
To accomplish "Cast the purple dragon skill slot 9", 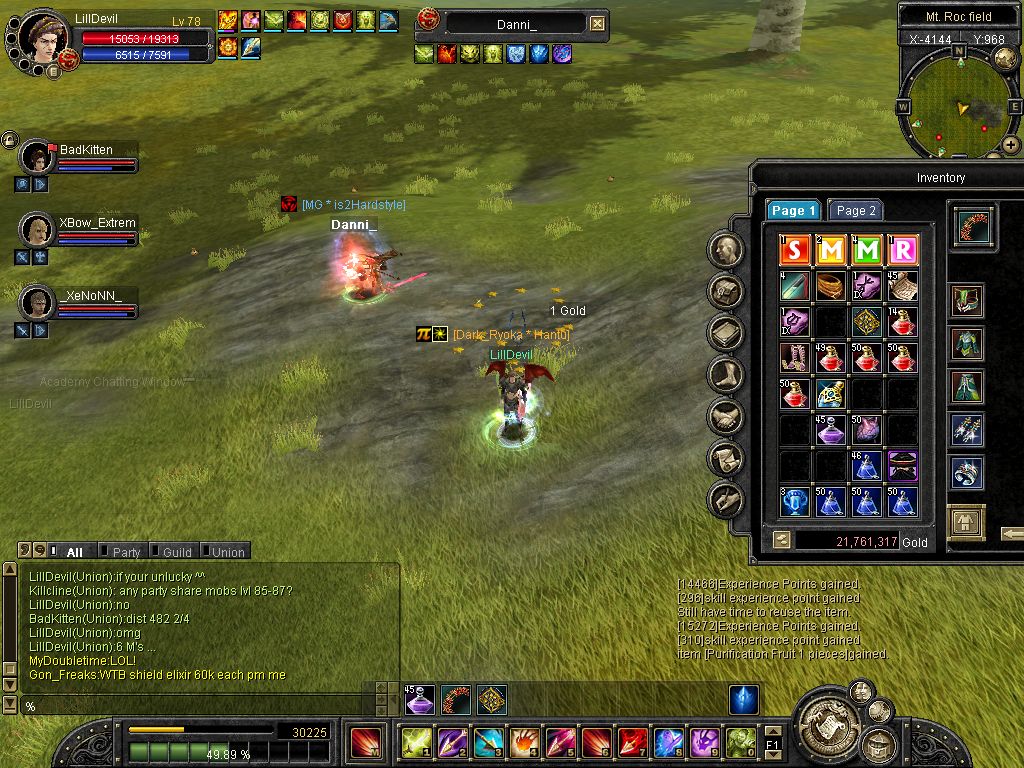I will click(x=704, y=742).
